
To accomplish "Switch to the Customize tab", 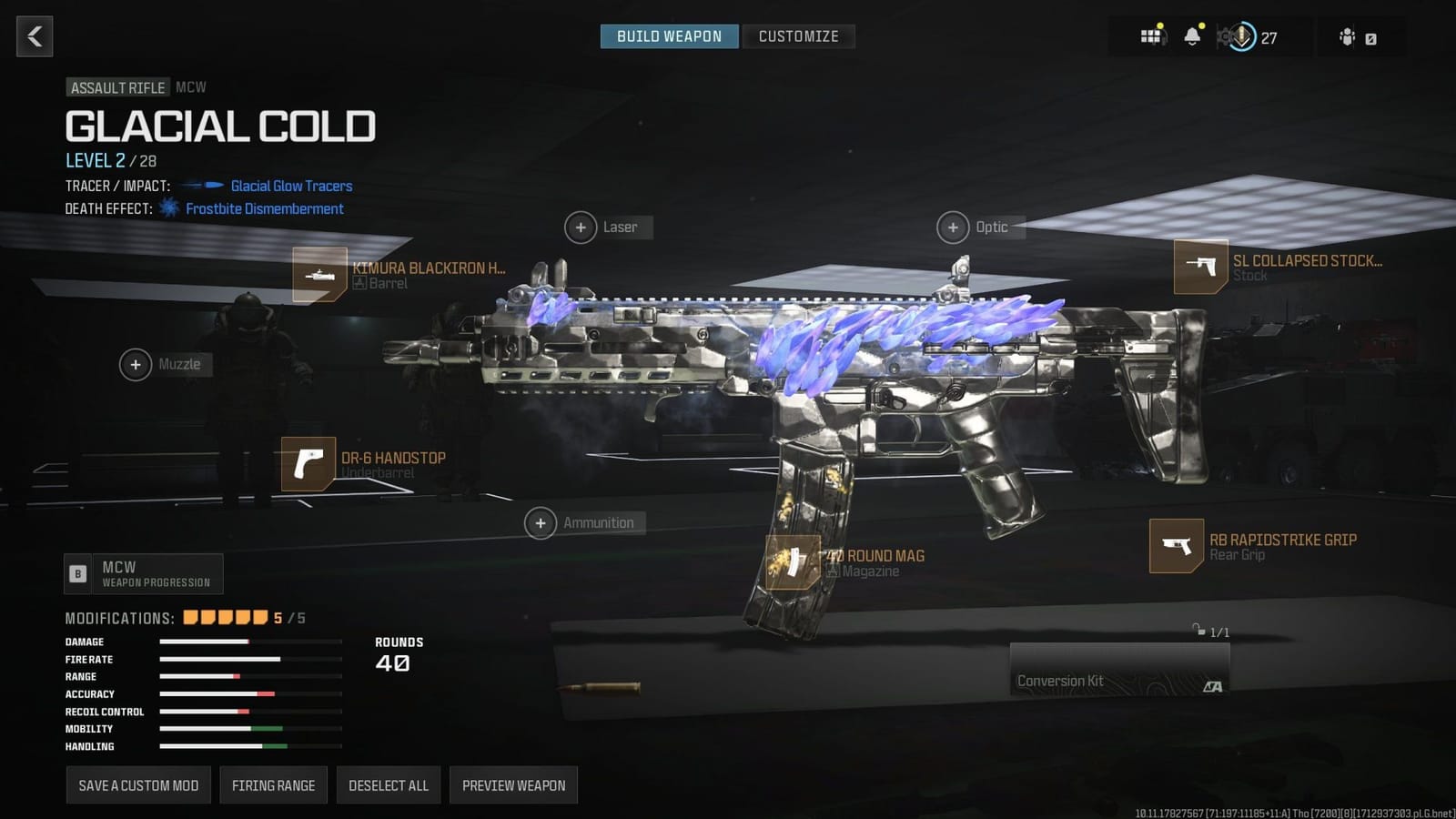I will [799, 36].
